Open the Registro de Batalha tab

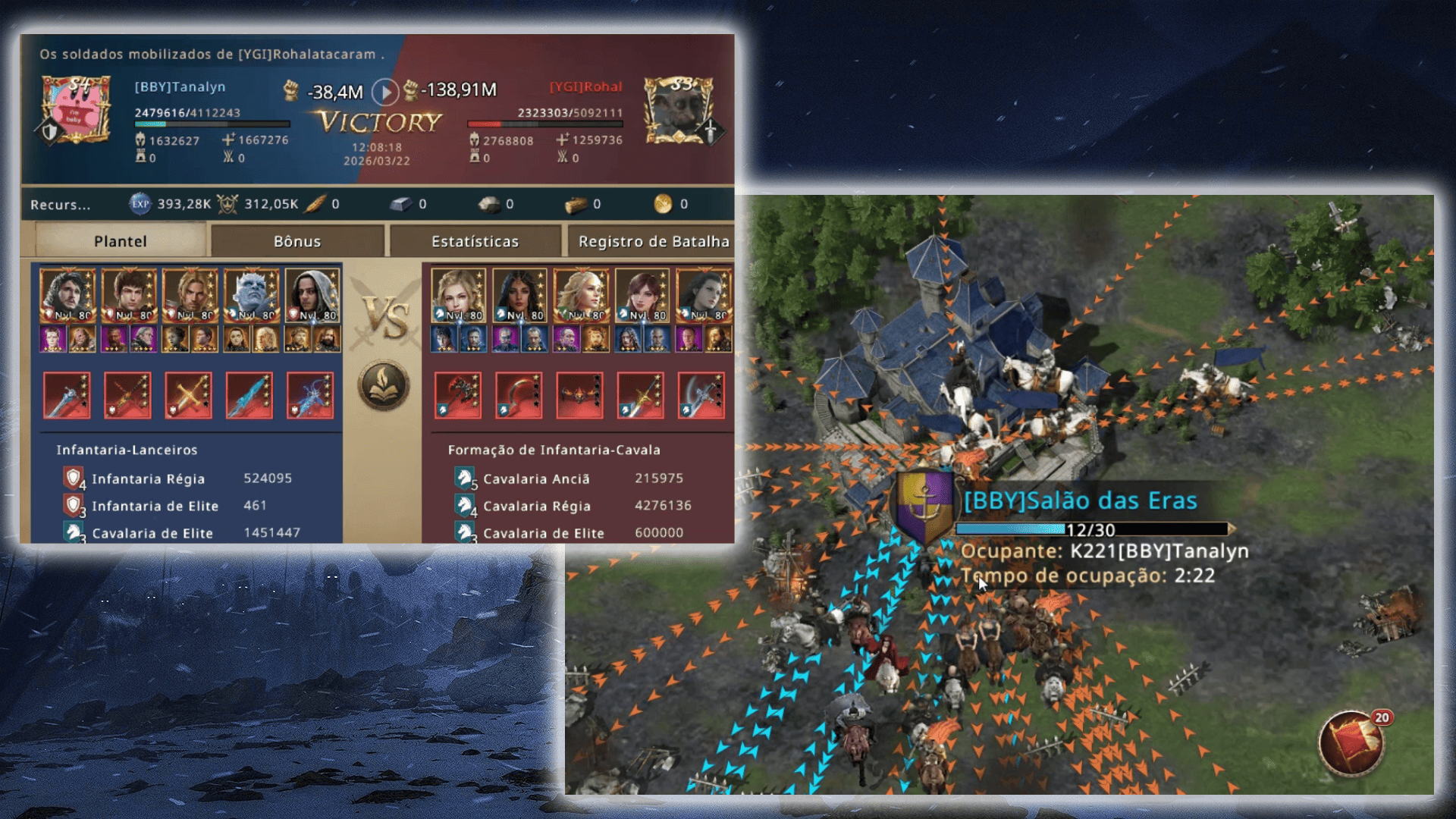point(652,241)
